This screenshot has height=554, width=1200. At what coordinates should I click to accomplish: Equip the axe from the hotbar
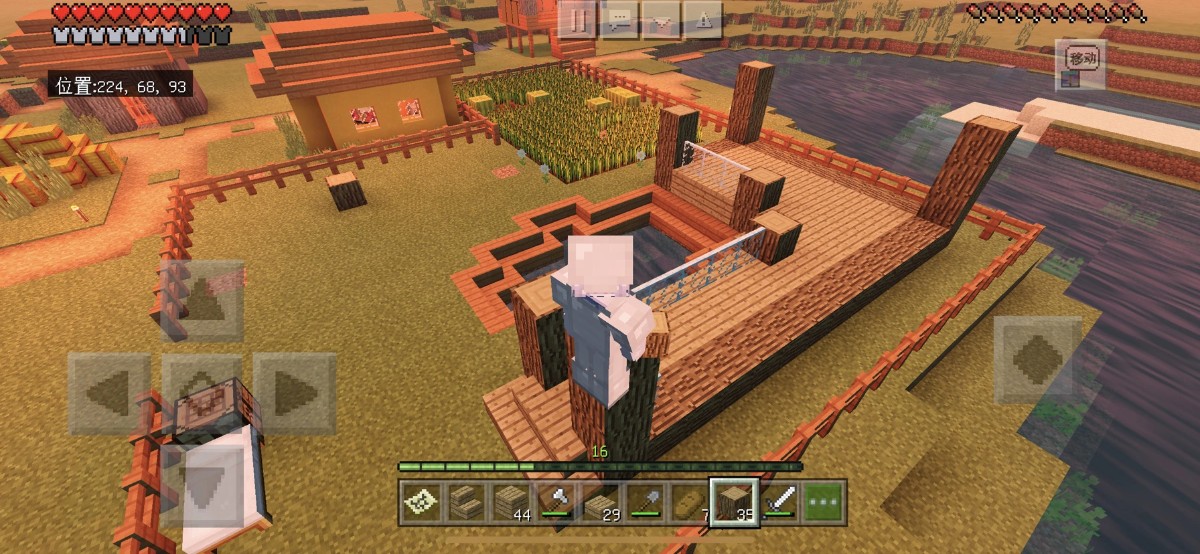(556, 502)
